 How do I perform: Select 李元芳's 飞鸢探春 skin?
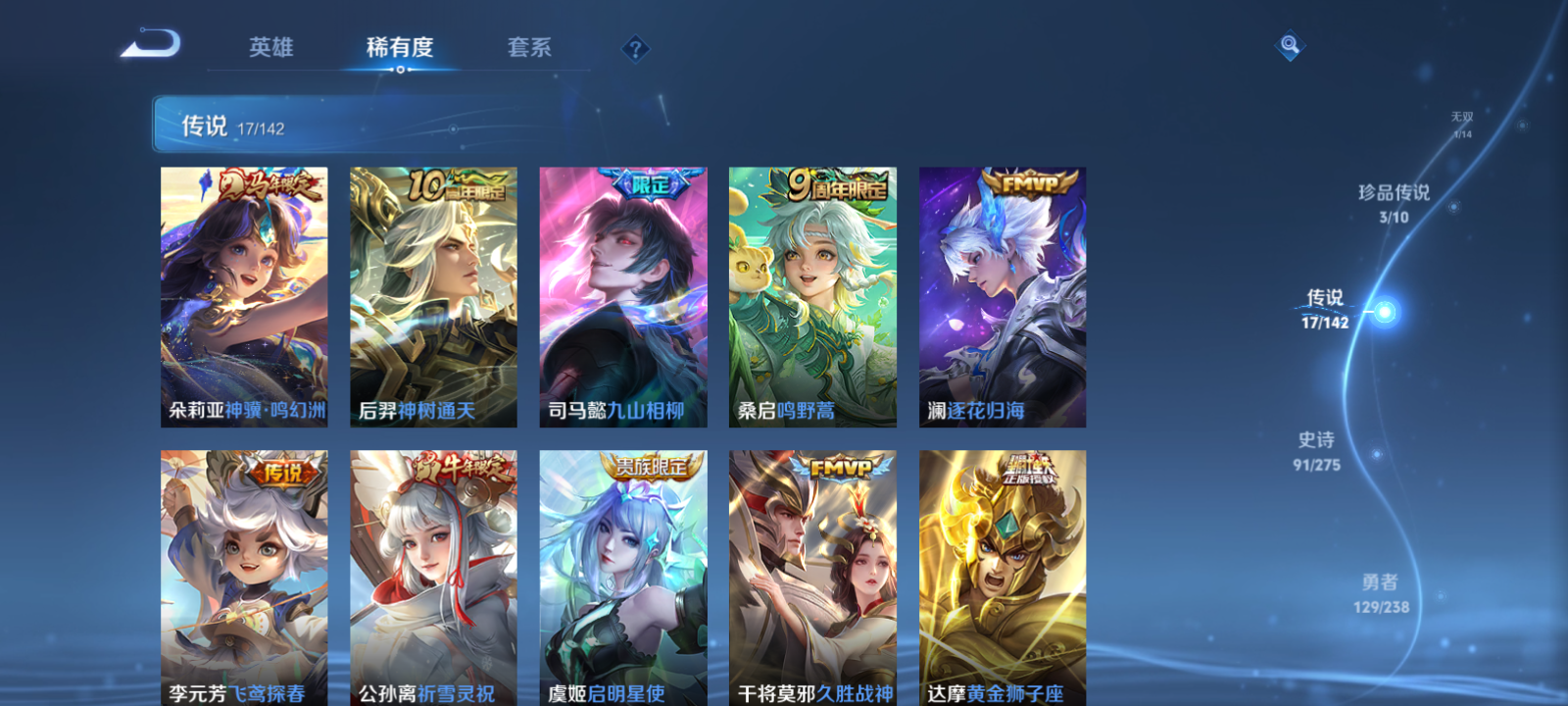click(245, 579)
